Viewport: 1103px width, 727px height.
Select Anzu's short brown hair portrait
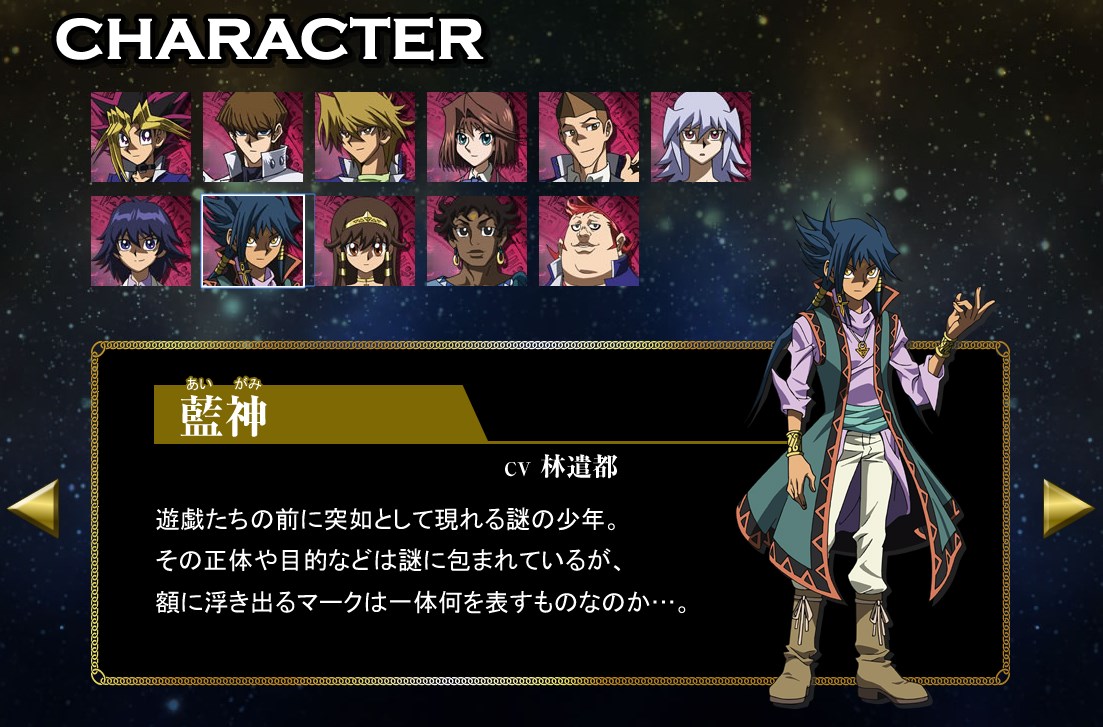[x=476, y=137]
